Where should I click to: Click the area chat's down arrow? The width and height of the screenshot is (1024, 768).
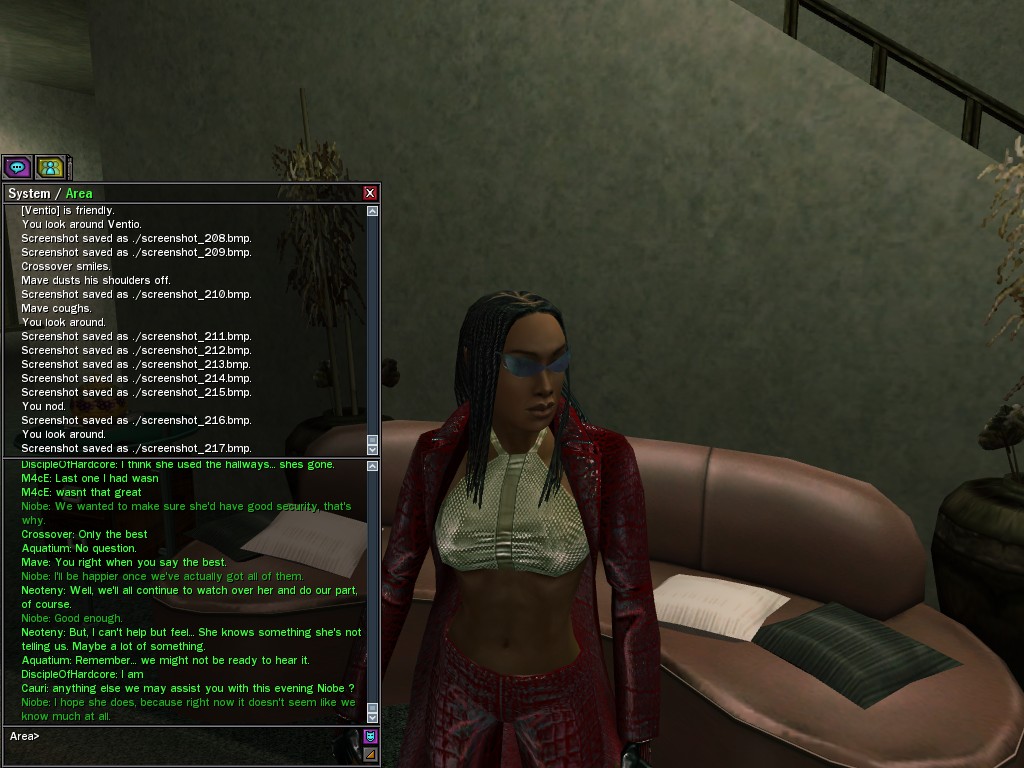click(x=373, y=716)
